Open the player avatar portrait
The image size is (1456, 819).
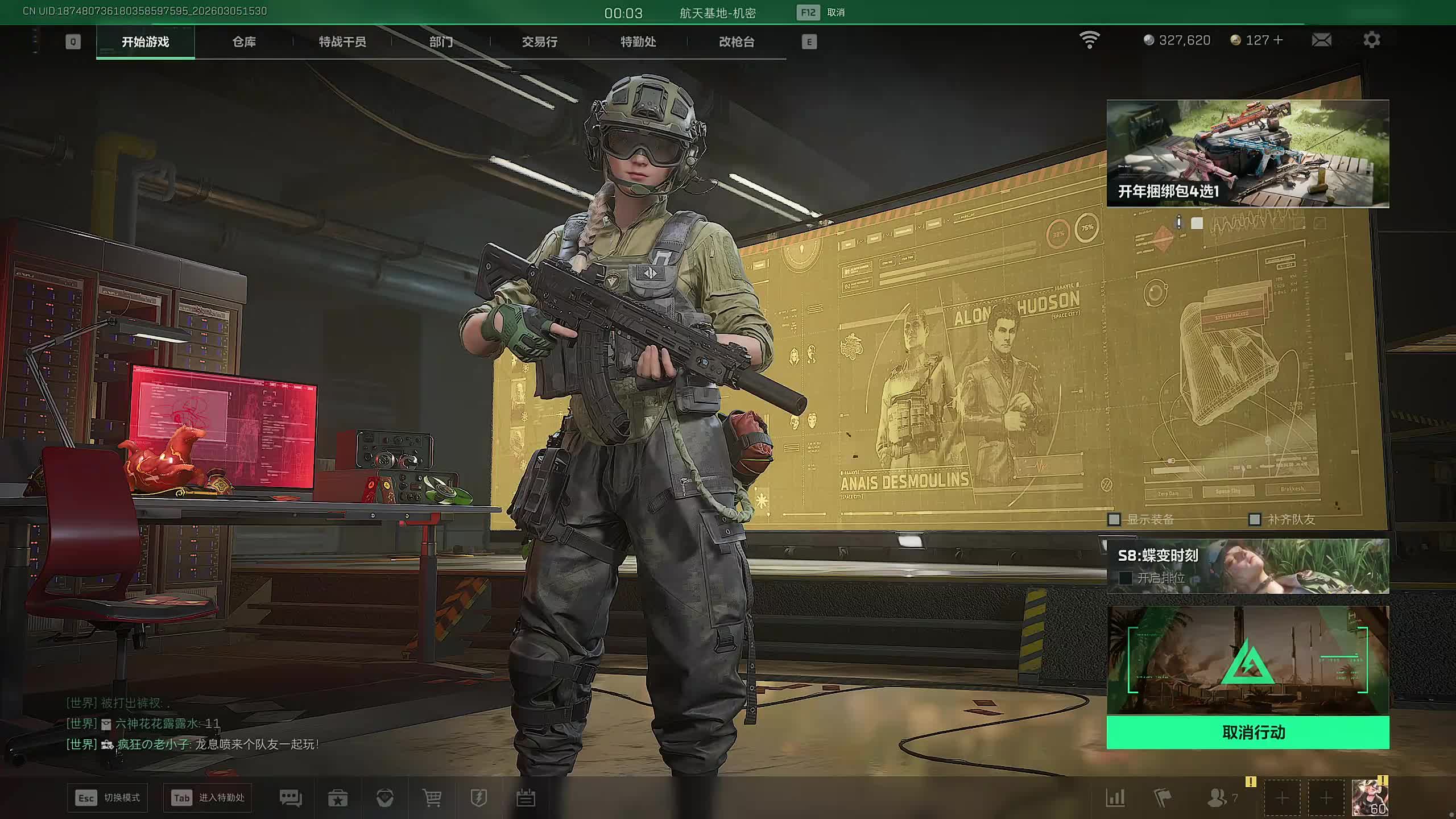pos(1370,797)
